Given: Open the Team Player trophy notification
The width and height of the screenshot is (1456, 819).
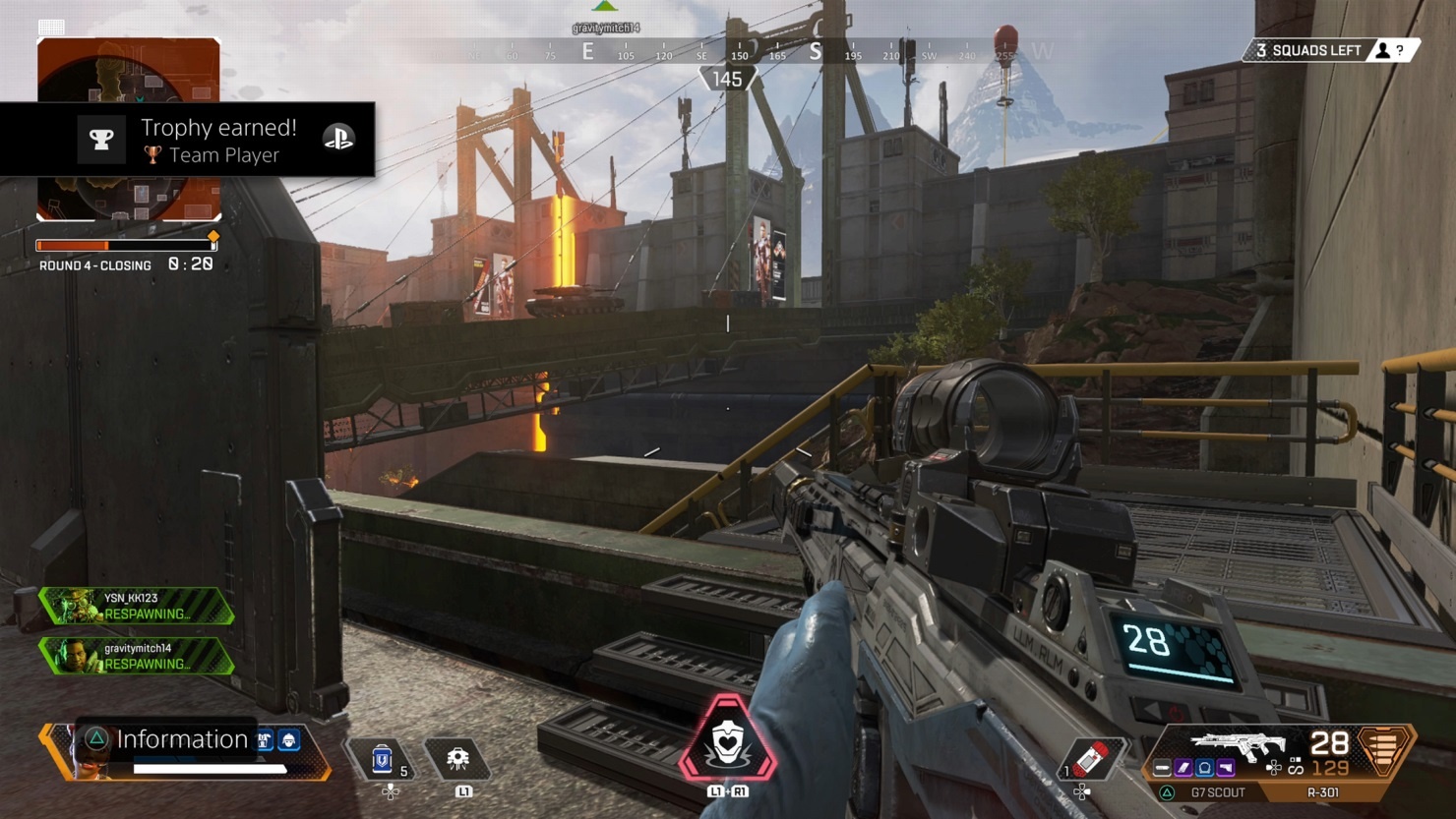Looking at the screenshot, I should [x=187, y=140].
